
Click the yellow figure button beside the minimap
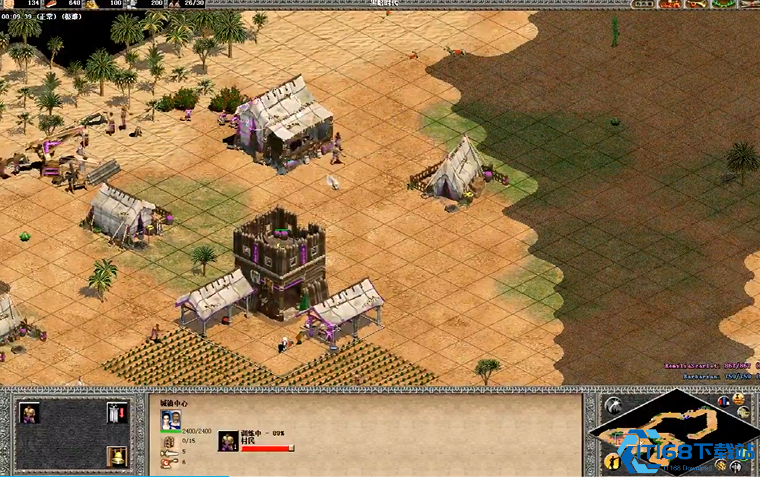612,461
